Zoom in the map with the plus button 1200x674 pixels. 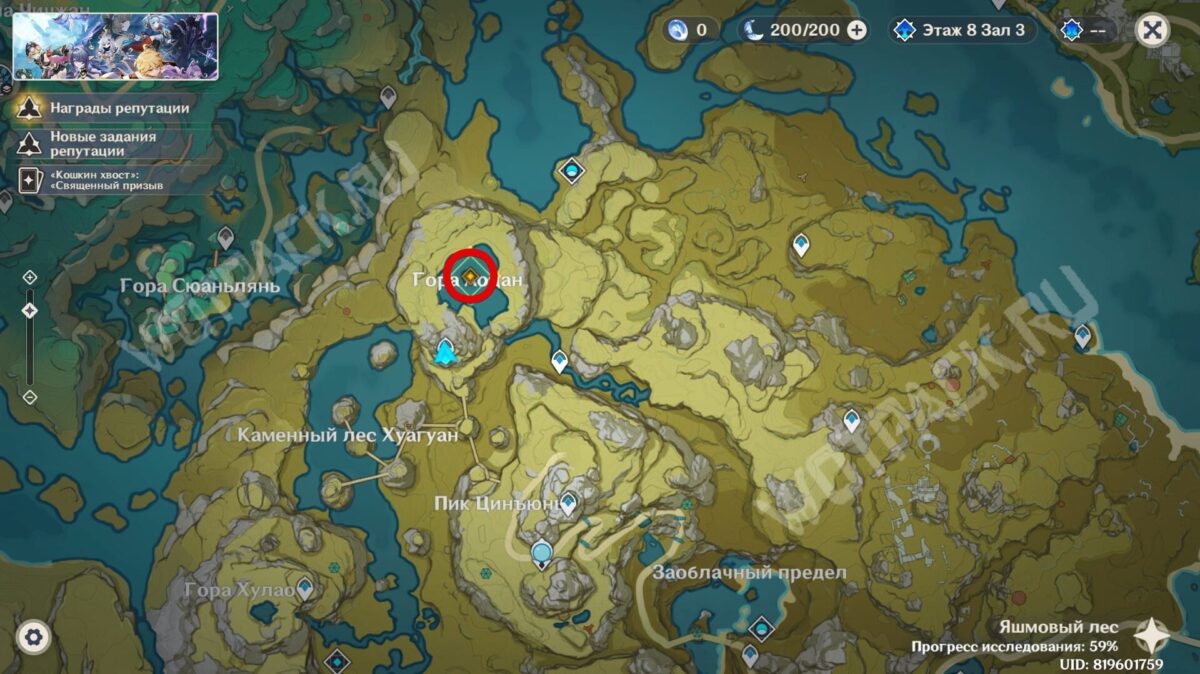point(30,277)
